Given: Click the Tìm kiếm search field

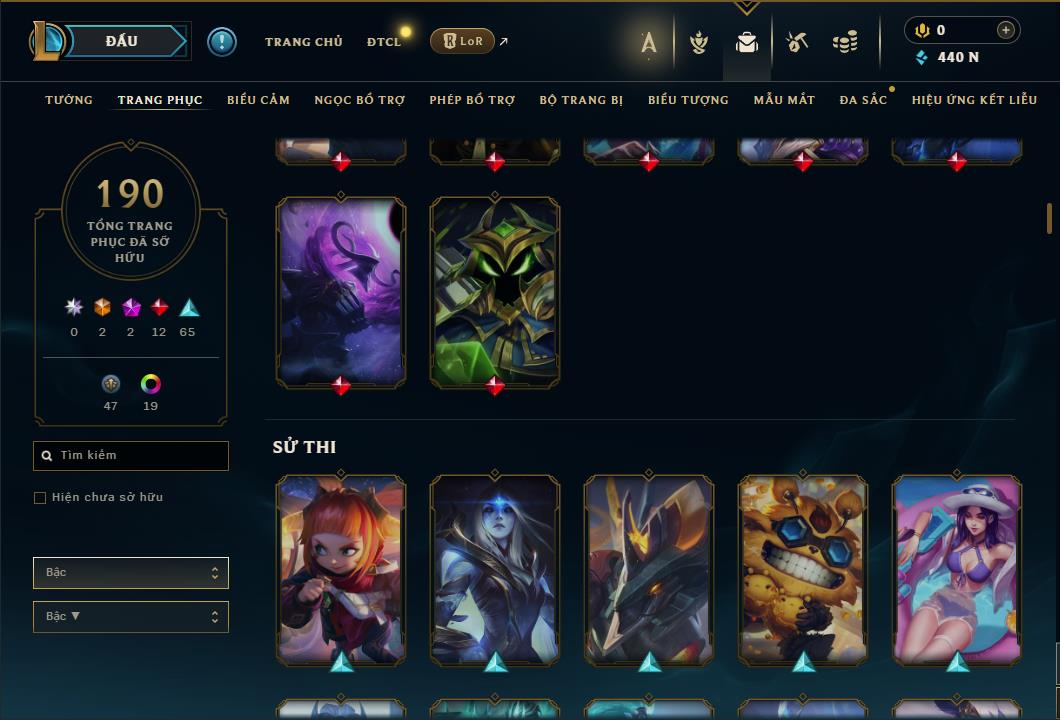Looking at the screenshot, I should click(x=140, y=456).
